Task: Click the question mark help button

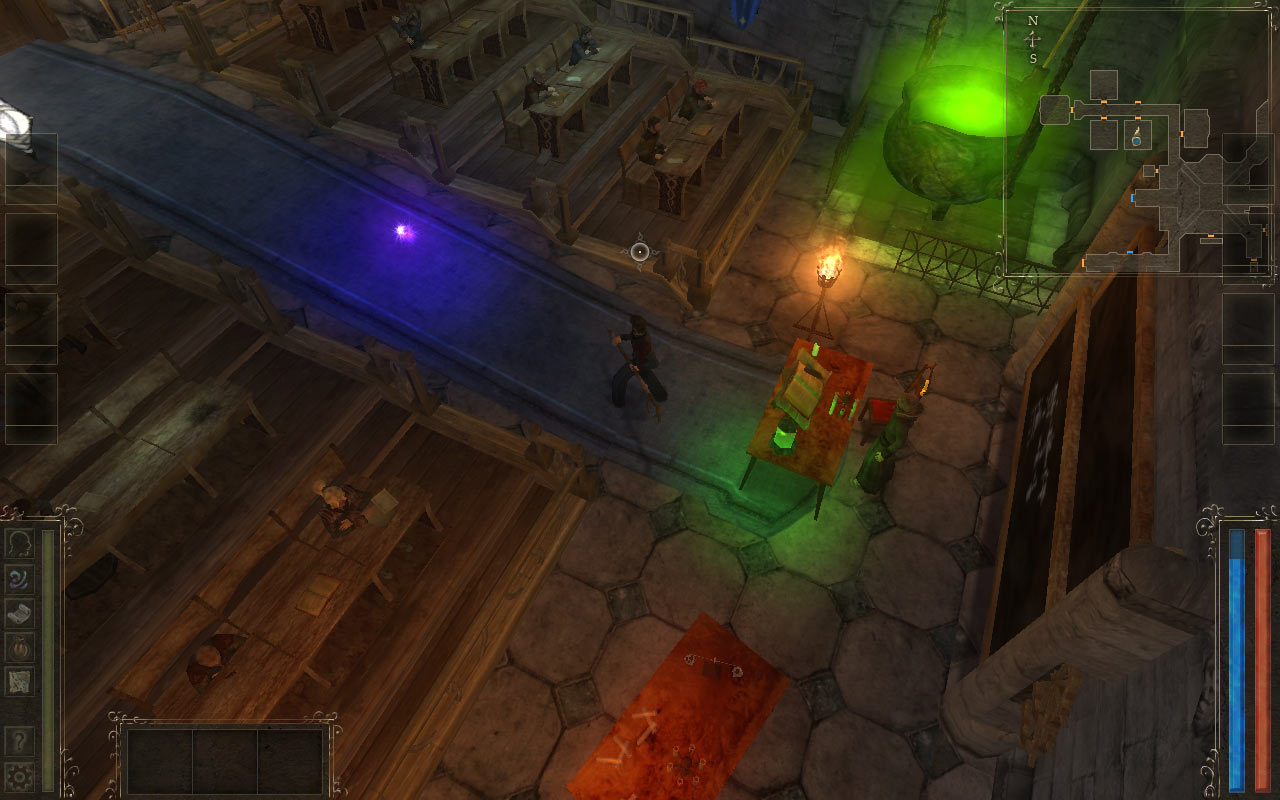Action: 20,741
